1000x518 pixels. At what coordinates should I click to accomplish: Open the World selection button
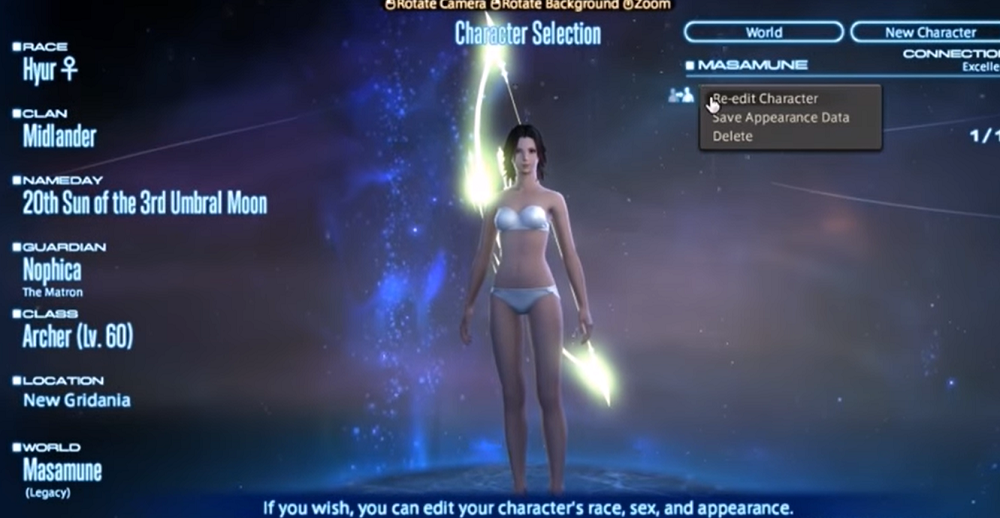coord(764,32)
